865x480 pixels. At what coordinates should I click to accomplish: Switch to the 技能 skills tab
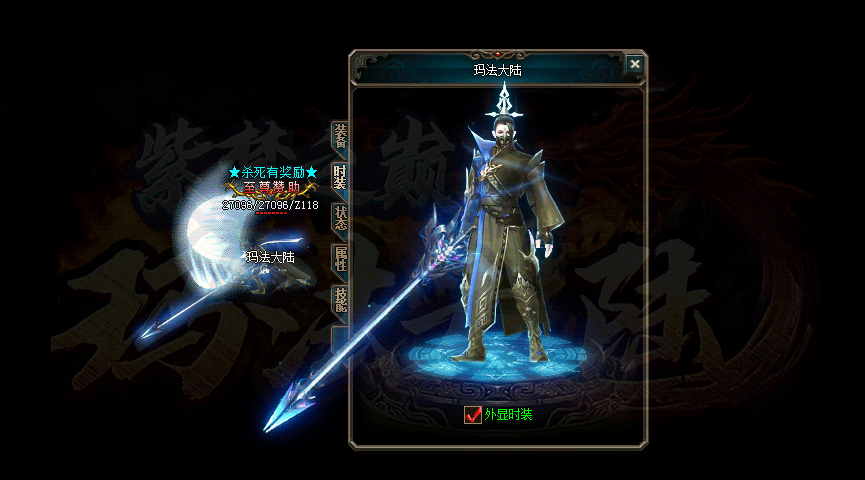[340, 300]
